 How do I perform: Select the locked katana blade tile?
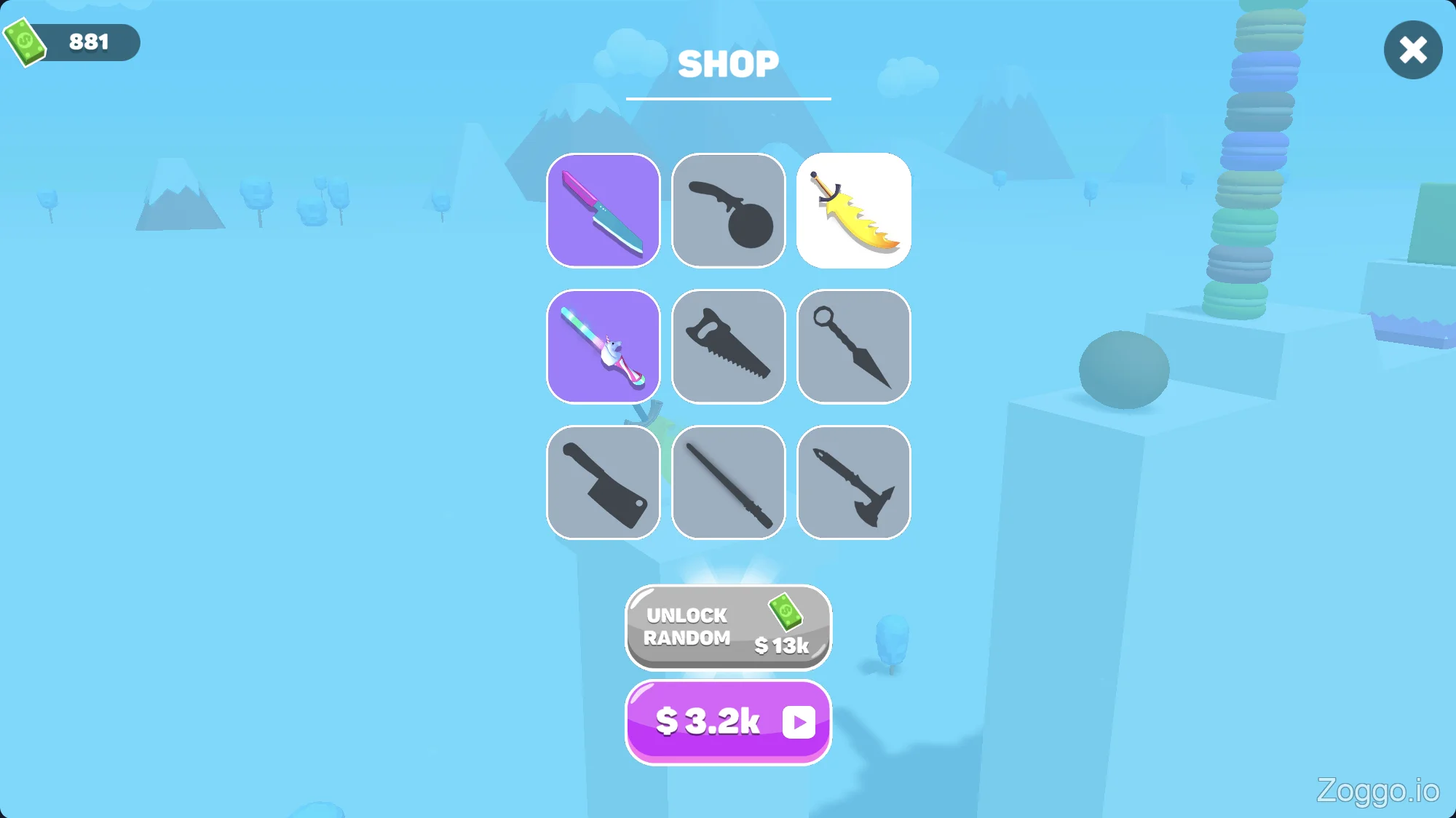pyautogui.click(x=728, y=483)
